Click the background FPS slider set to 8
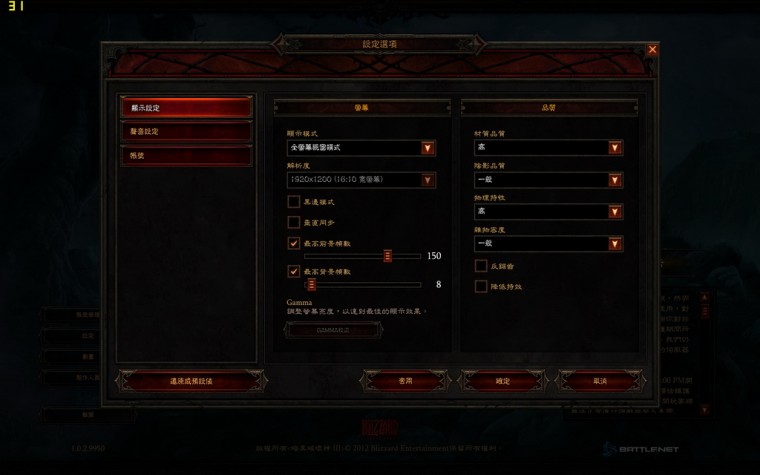 311,284
